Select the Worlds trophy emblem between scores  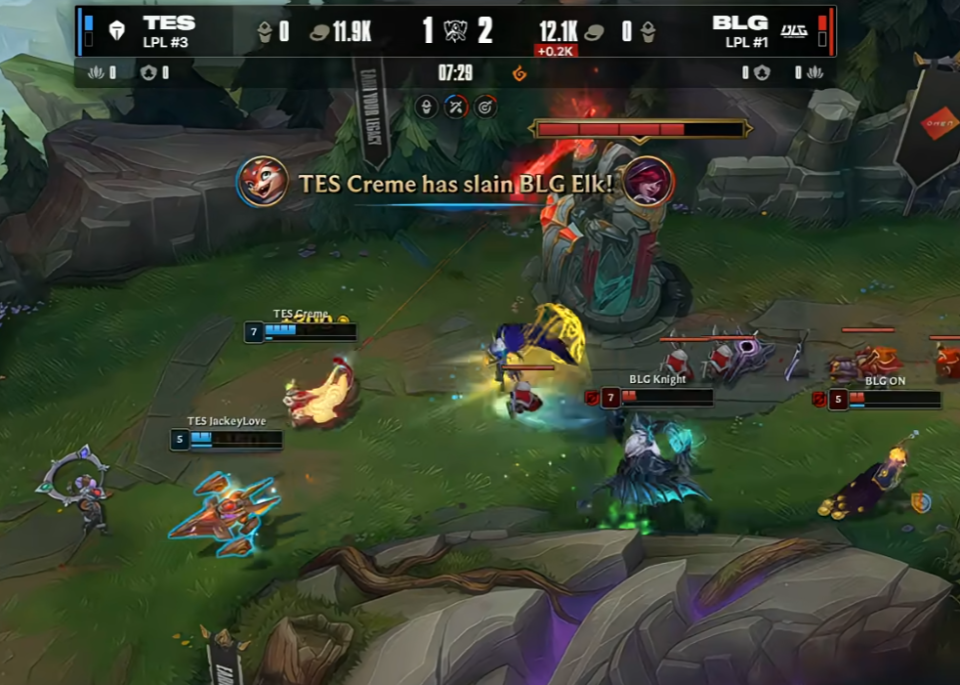click(455, 31)
